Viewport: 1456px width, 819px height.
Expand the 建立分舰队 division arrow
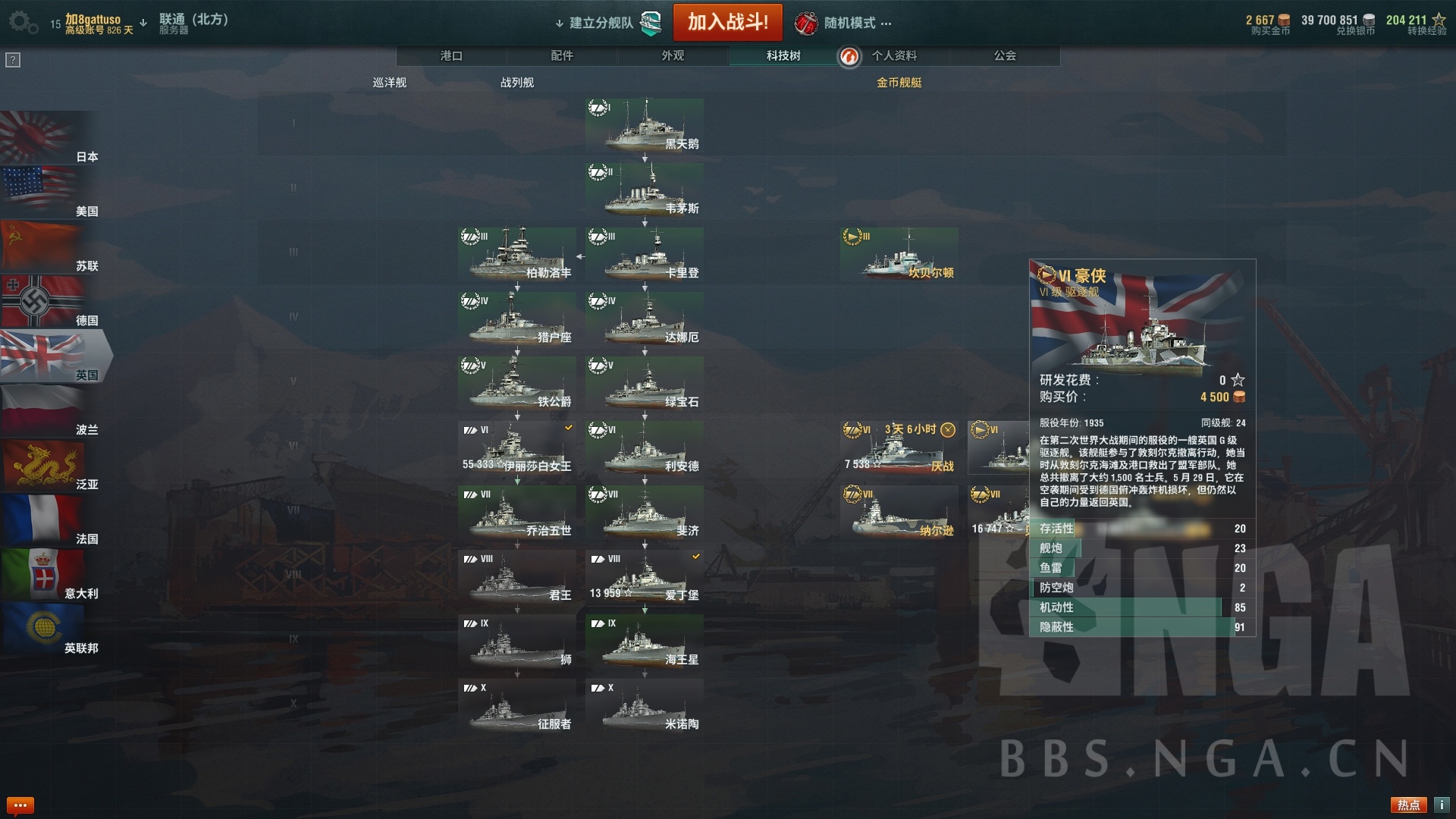(559, 22)
